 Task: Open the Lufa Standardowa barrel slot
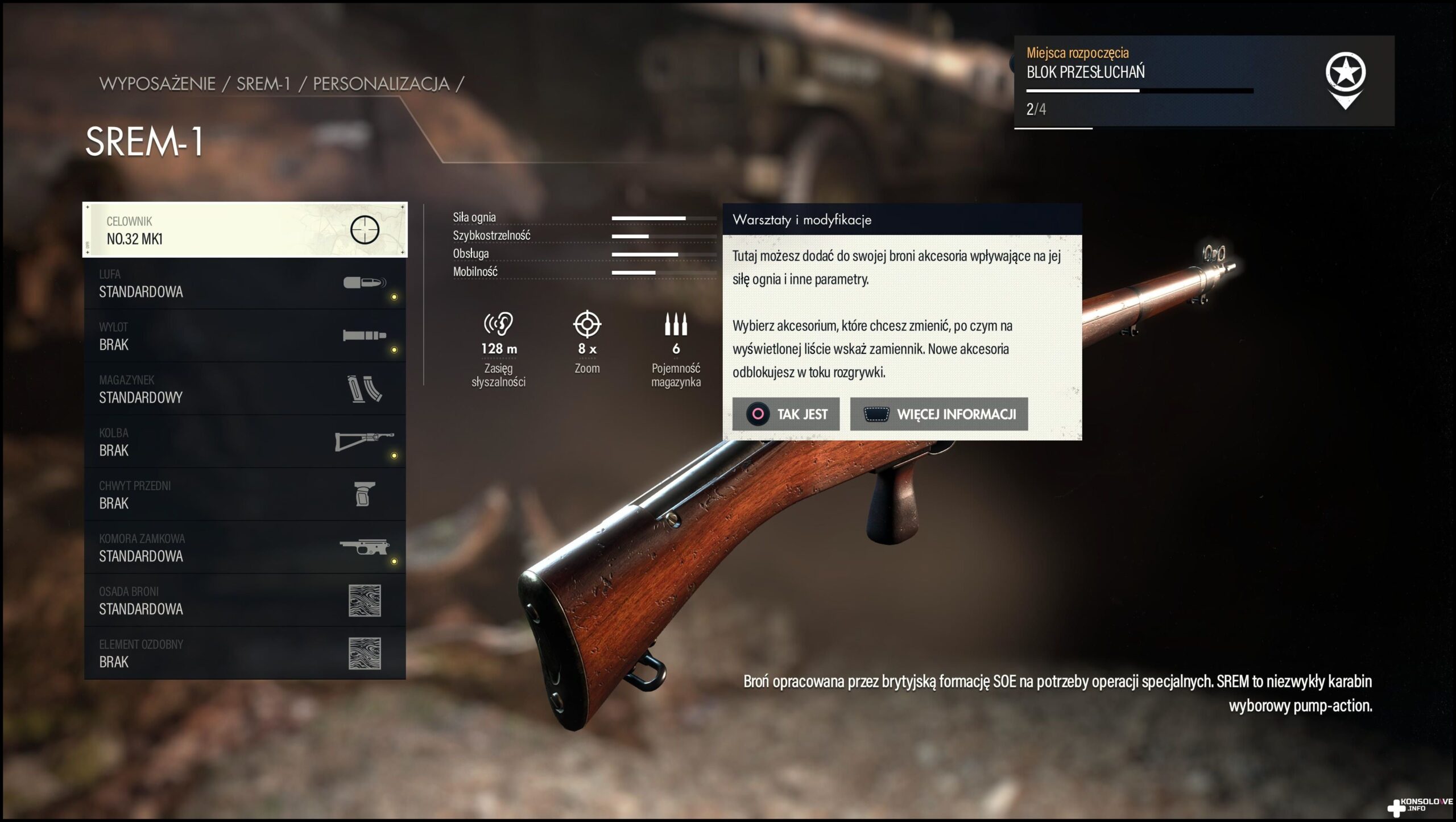245,283
